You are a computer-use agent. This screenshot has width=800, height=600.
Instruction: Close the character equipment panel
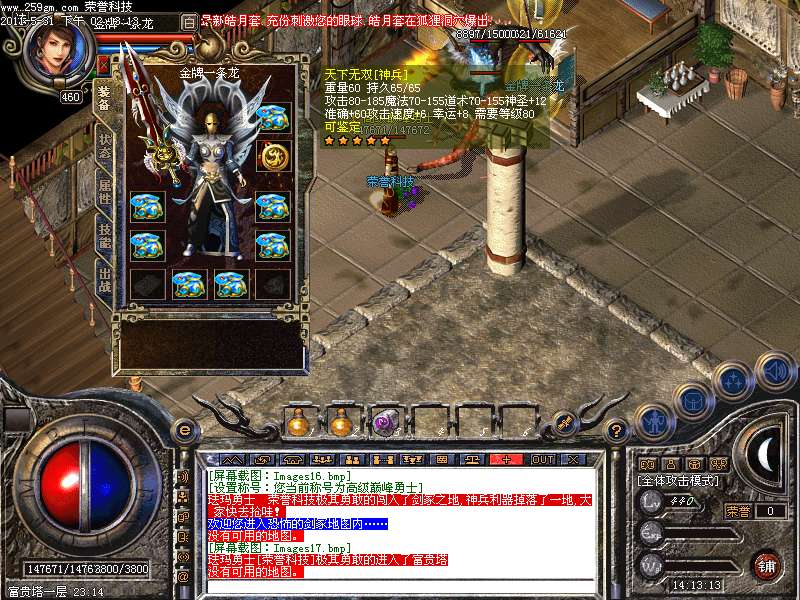tap(103, 65)
